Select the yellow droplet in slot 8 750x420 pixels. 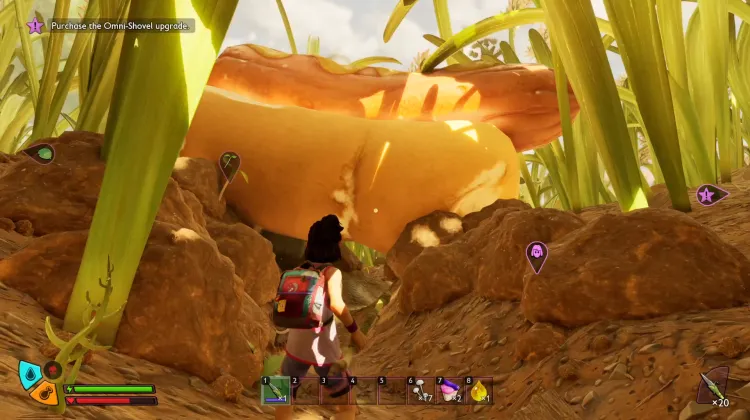click(478, 391)
